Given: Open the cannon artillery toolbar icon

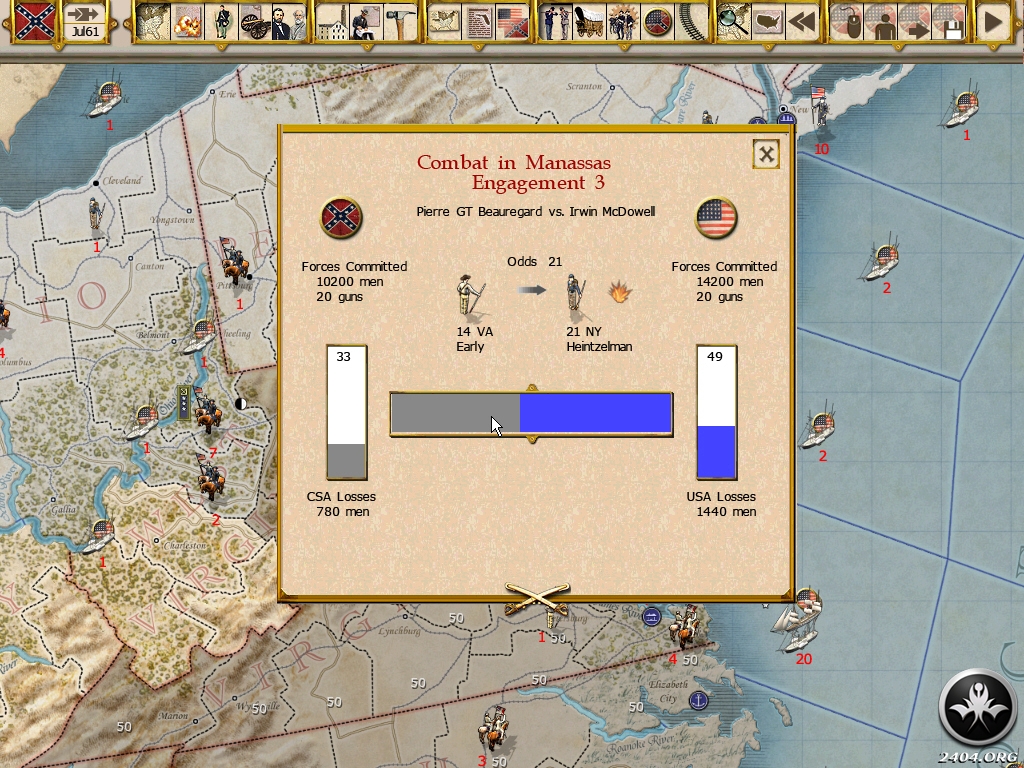Looking at the screenshot, I should click(x=256, y=21).
